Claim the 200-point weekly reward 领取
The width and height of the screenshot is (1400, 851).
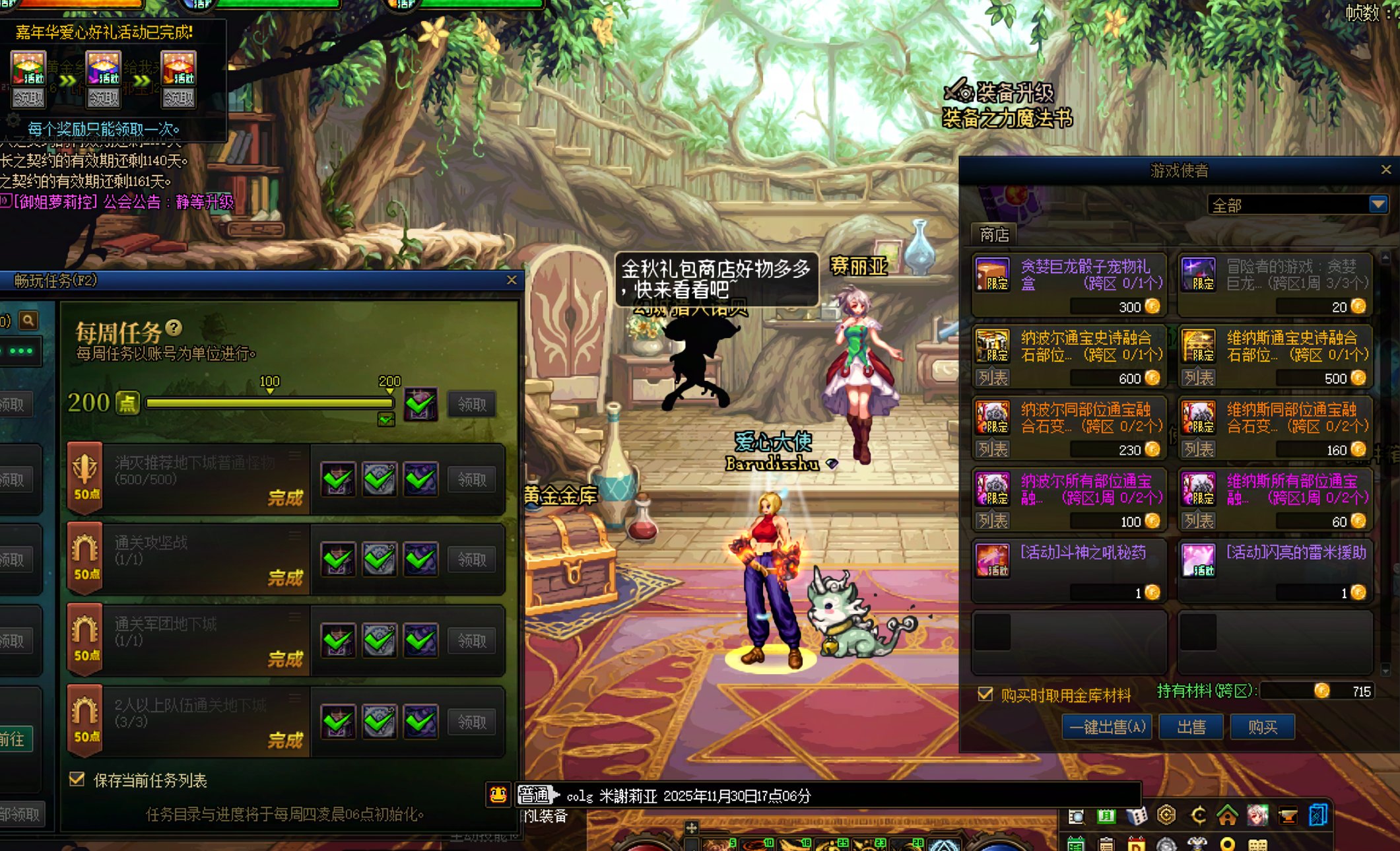471,404
